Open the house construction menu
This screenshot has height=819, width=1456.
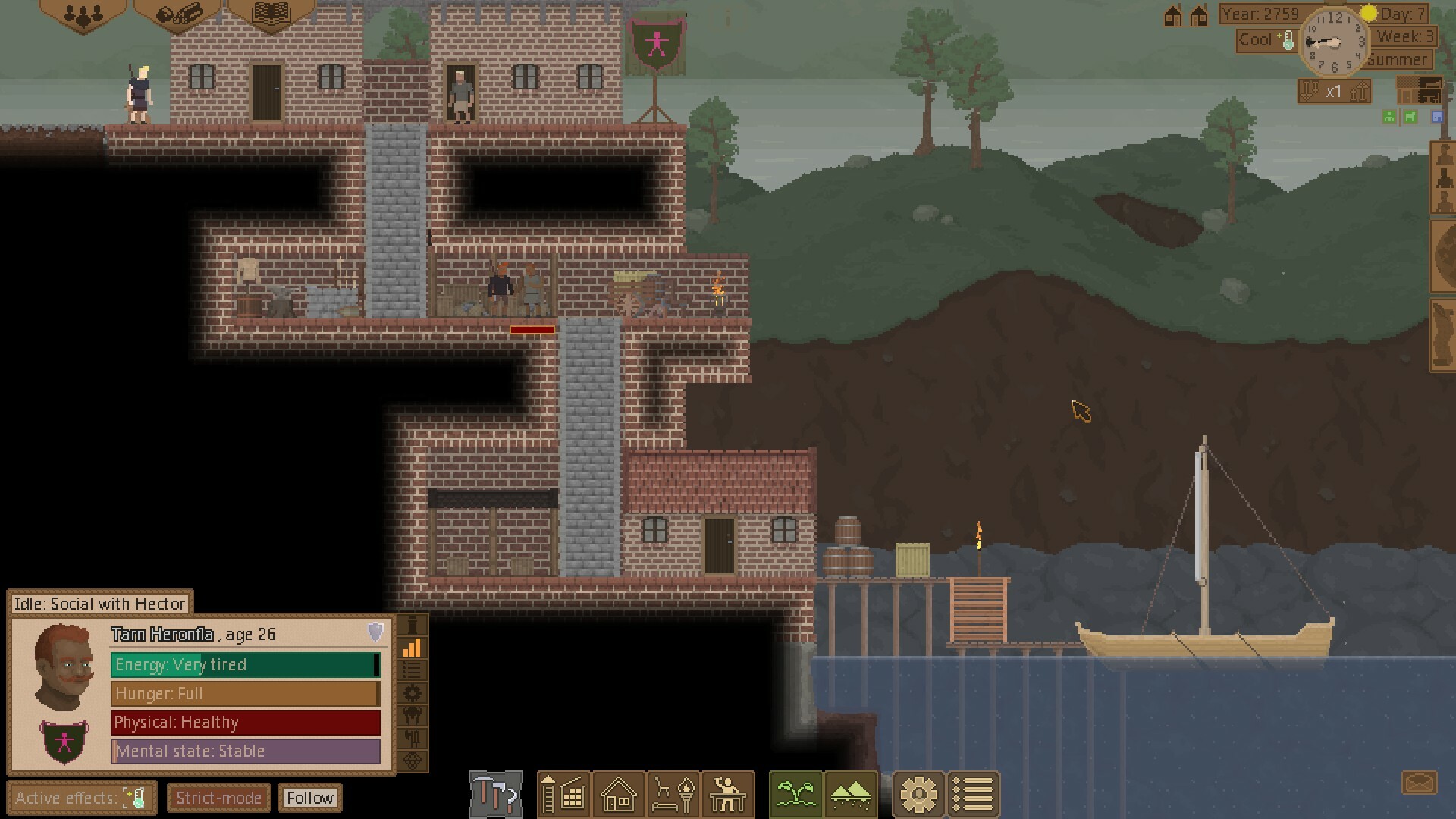point(618,794)
